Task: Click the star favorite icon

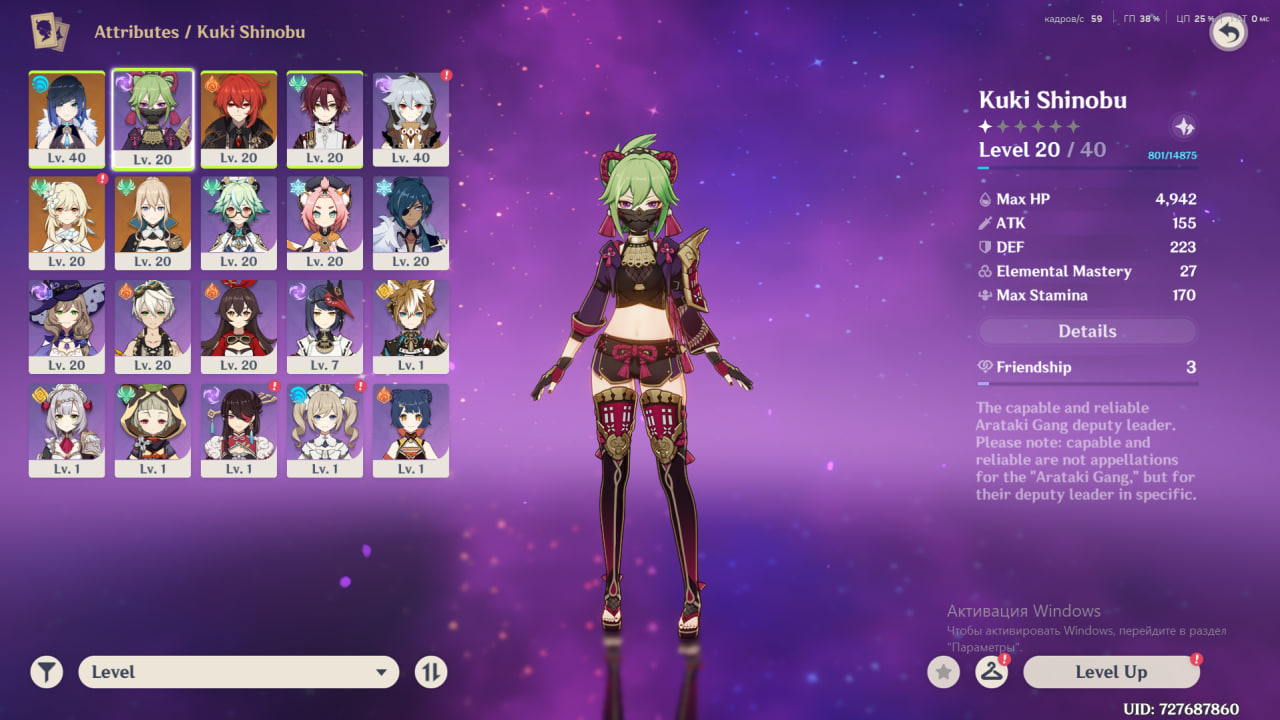Action: click(943, 672)
